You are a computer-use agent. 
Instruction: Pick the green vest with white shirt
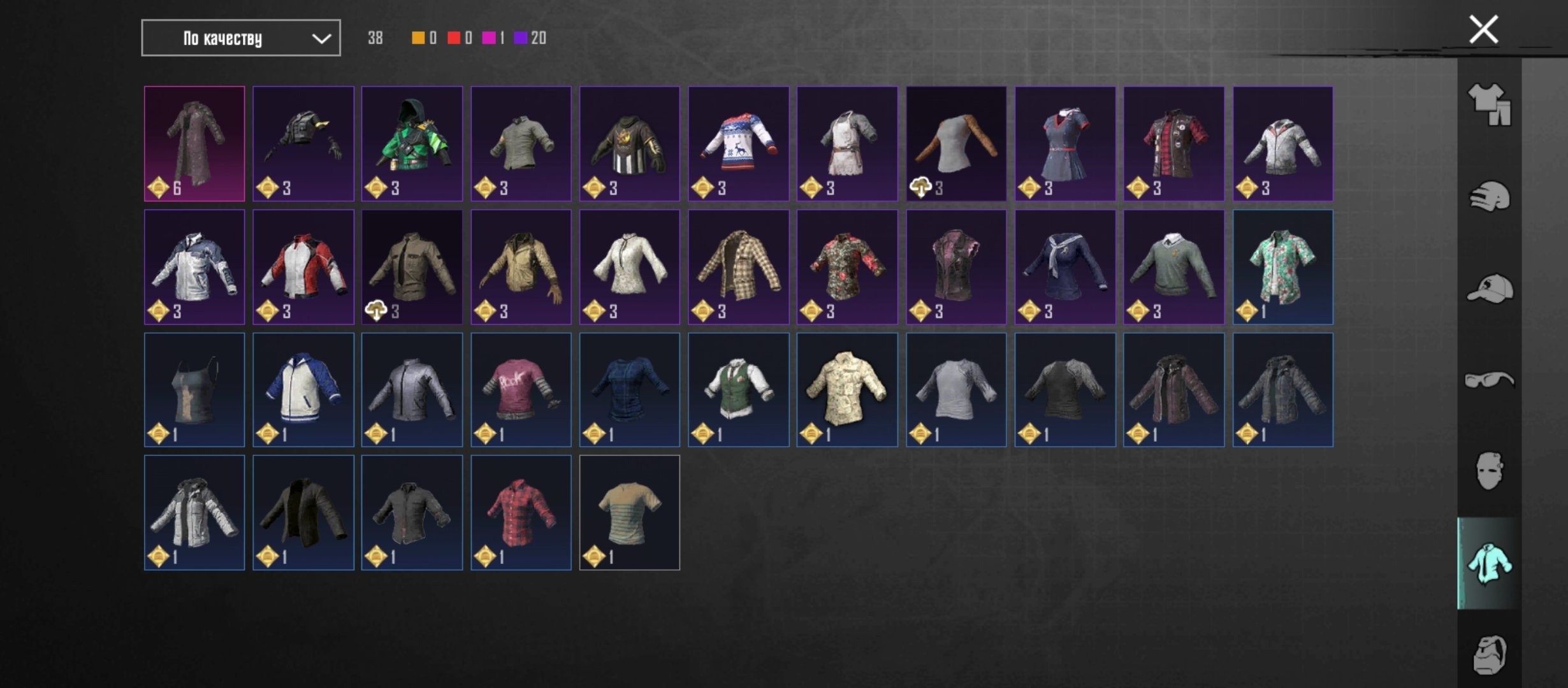coord(738,390)
